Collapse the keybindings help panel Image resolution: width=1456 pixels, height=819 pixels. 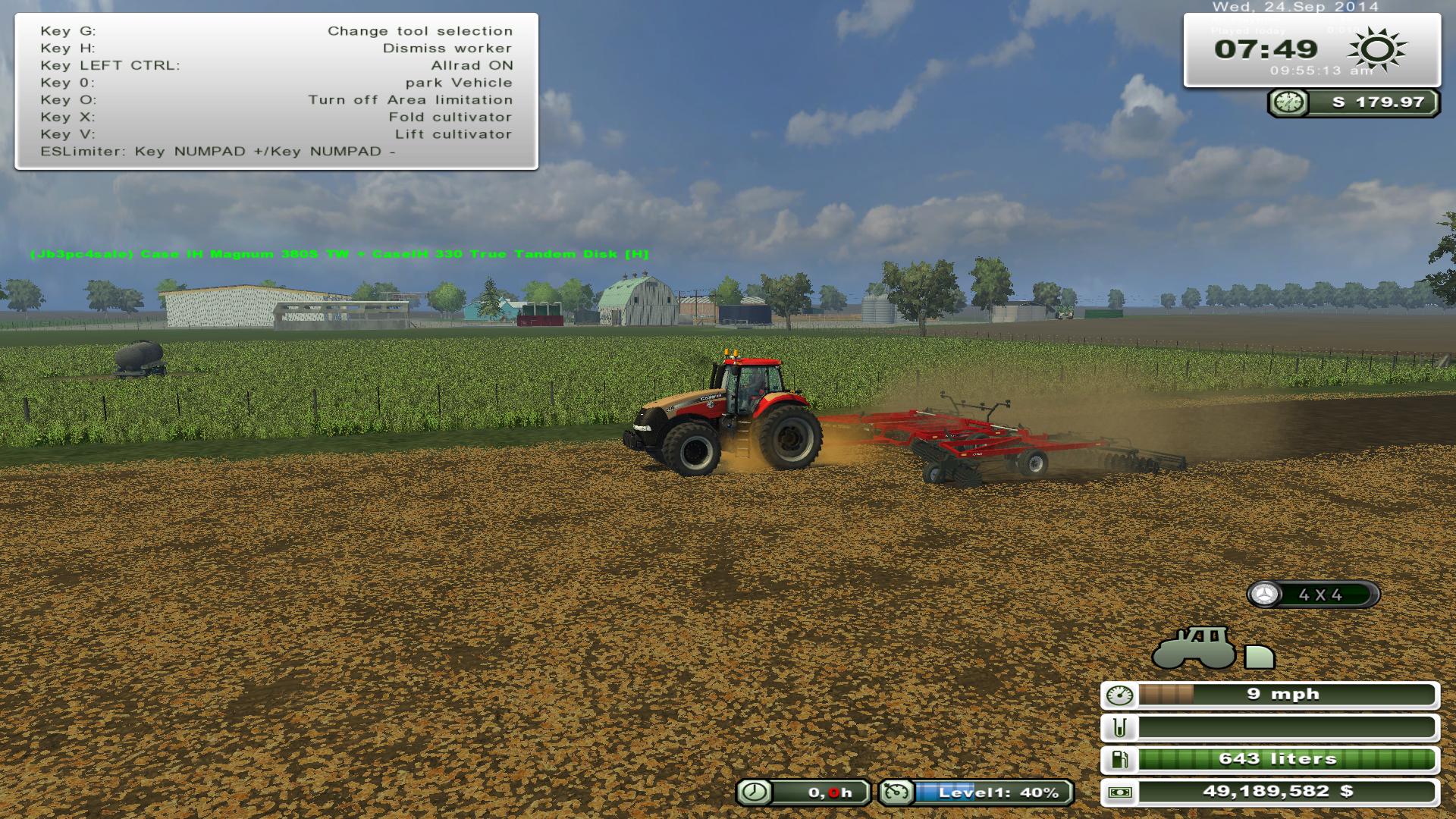pyautogui.click(x=277, y=93)
